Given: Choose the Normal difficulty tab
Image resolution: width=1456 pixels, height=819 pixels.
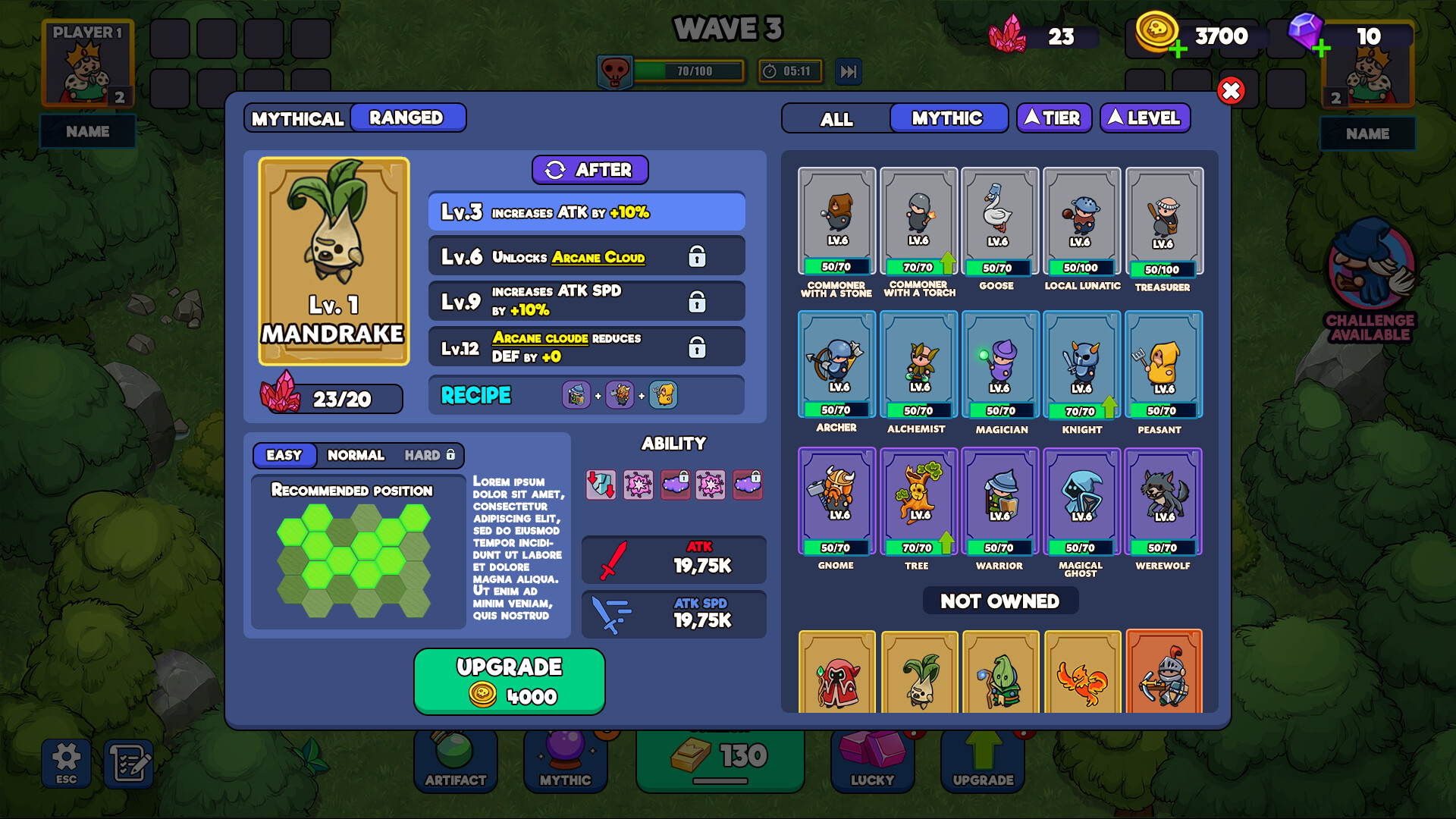Looking at the screenshot, I should point(356,455).
